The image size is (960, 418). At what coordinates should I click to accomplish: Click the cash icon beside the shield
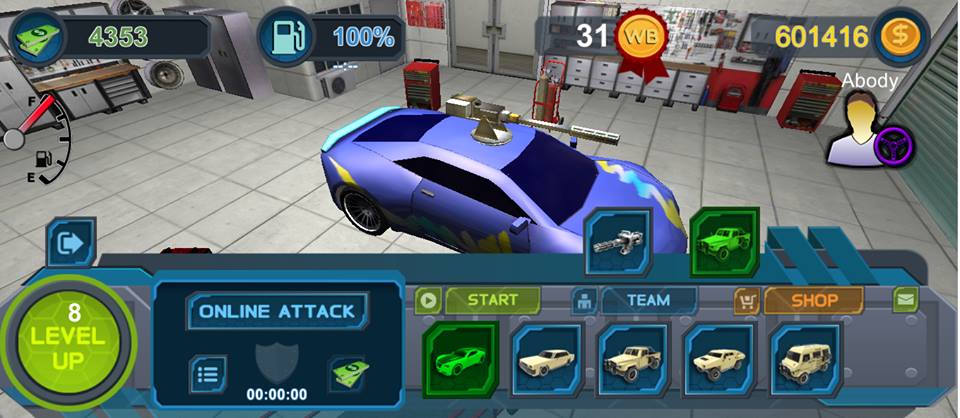(x=349, y=373)
